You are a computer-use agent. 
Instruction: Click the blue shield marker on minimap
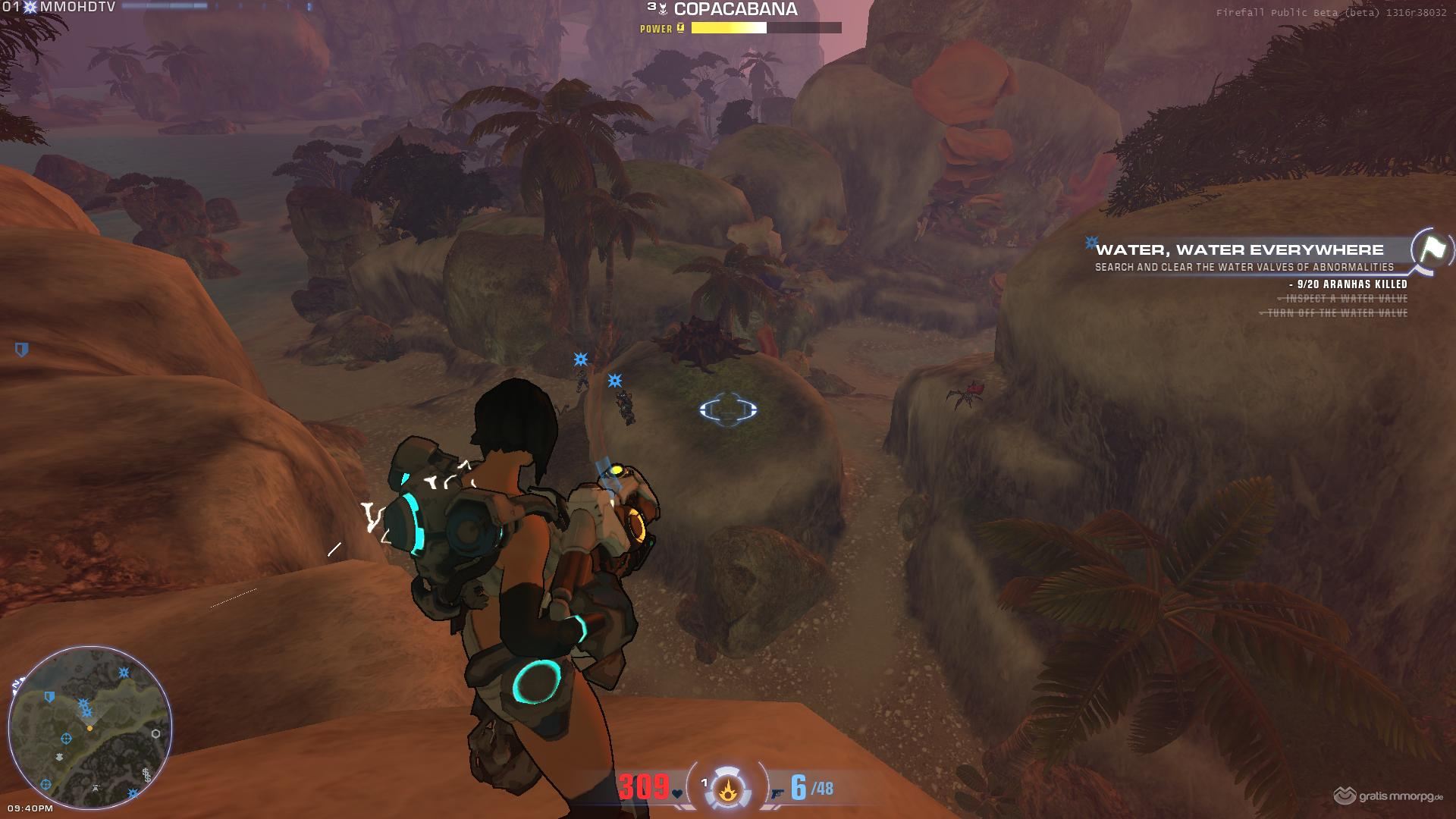(x=50, y=696)
